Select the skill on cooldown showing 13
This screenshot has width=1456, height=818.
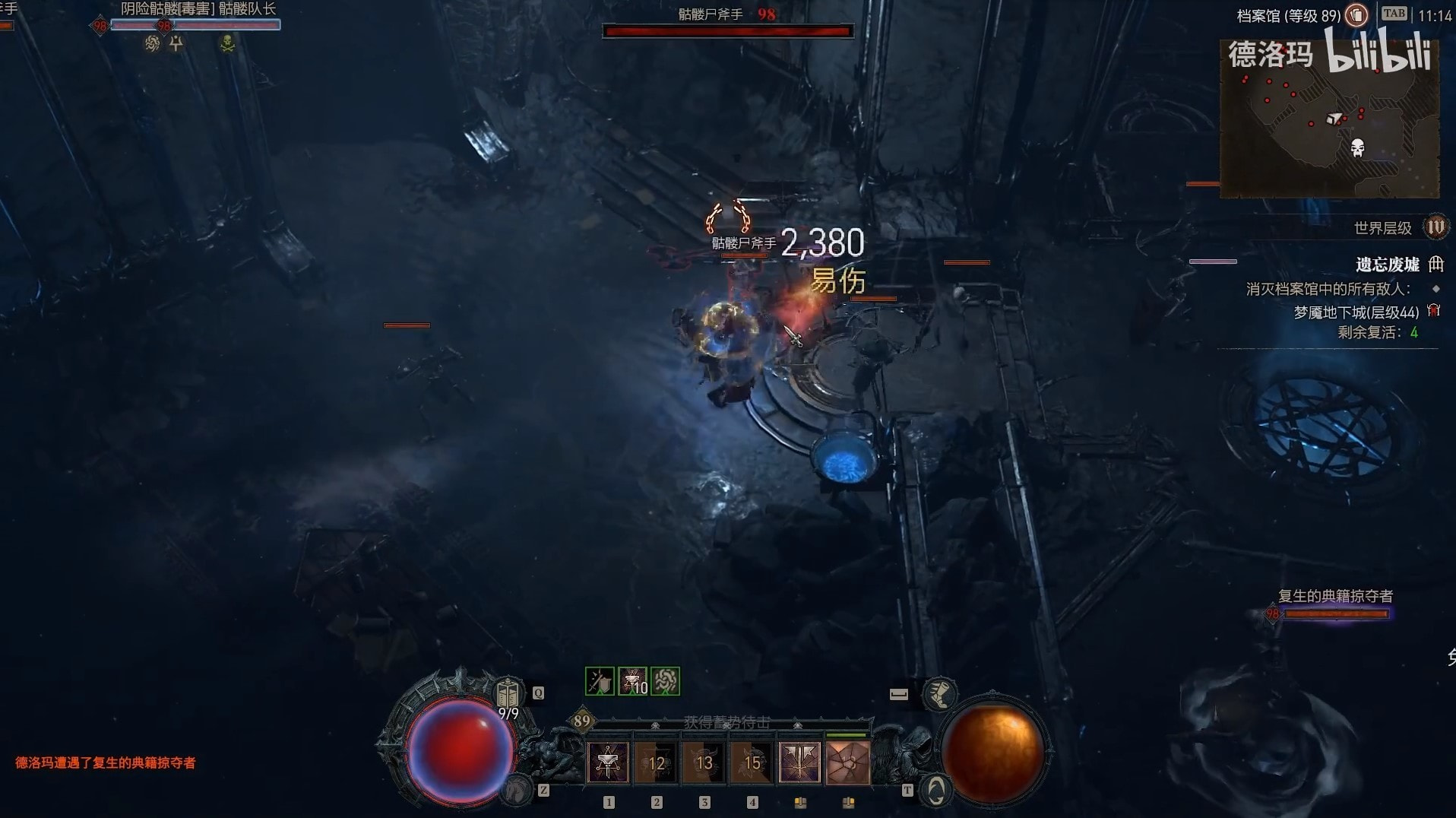704,763
